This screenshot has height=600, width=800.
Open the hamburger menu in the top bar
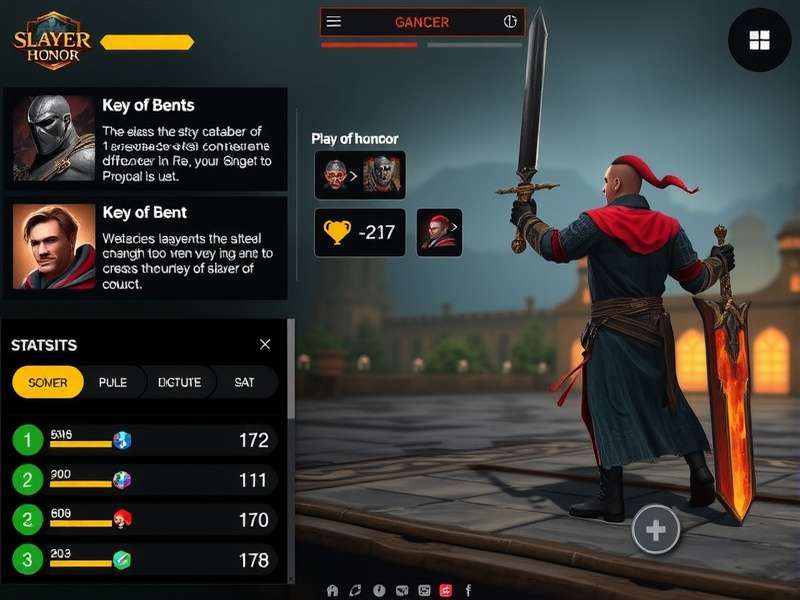pos(334,22)
